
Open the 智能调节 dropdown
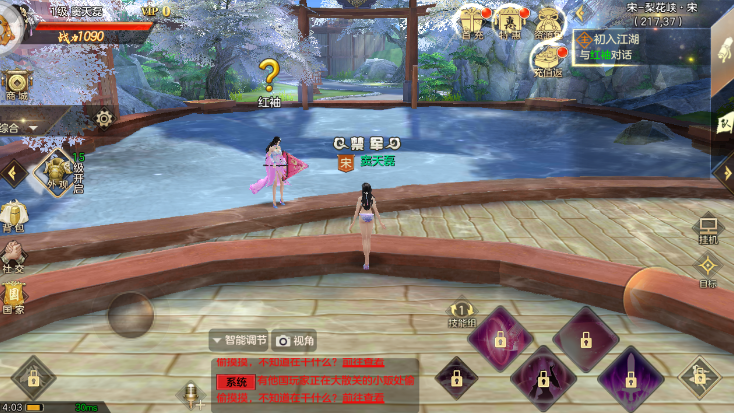pyautogui.click(x=238, y=340)
